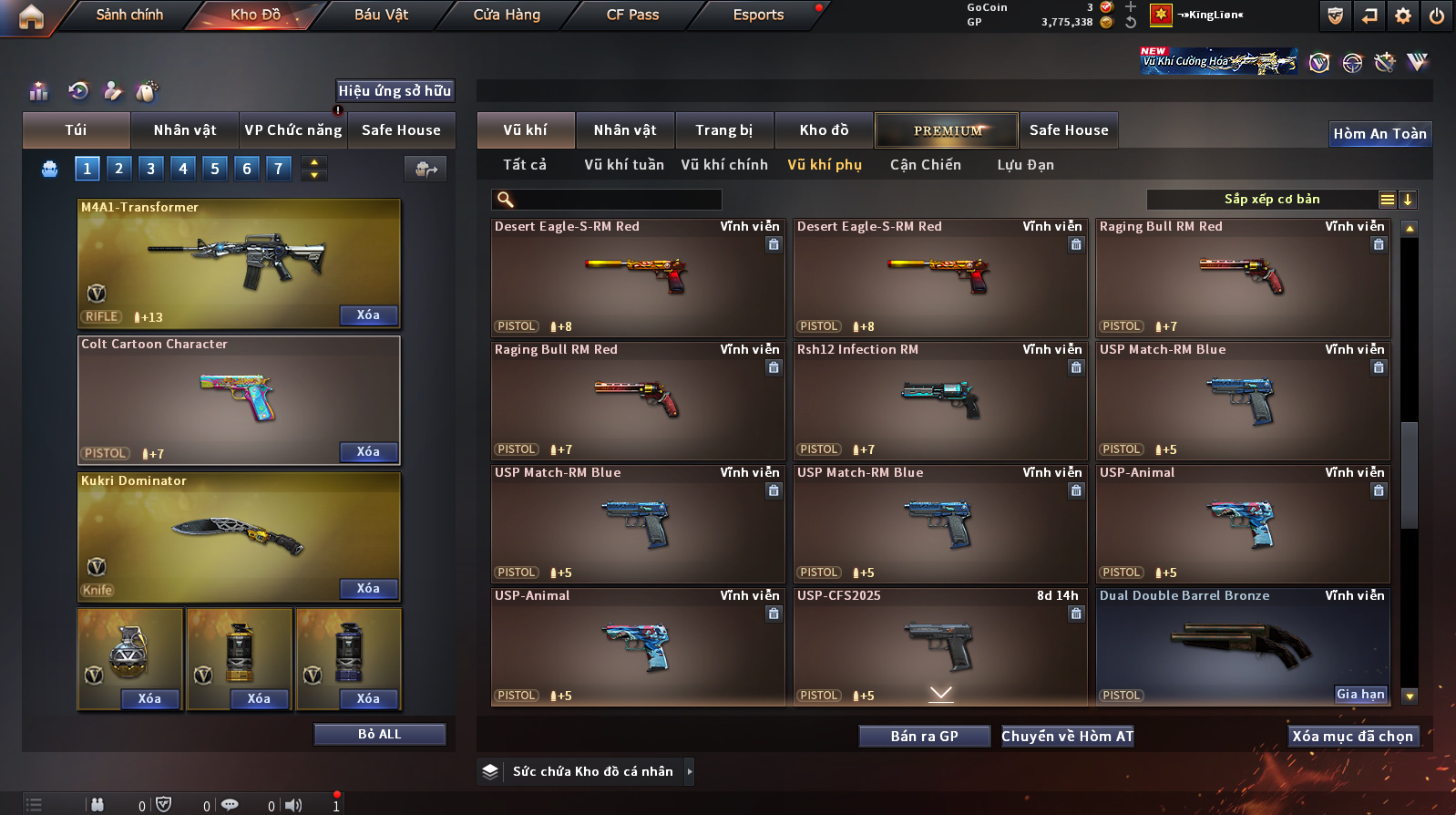Image resolution: width=1456 pixels, height=815 pixels.
Task: Select bag page 3
Action: 150,169
